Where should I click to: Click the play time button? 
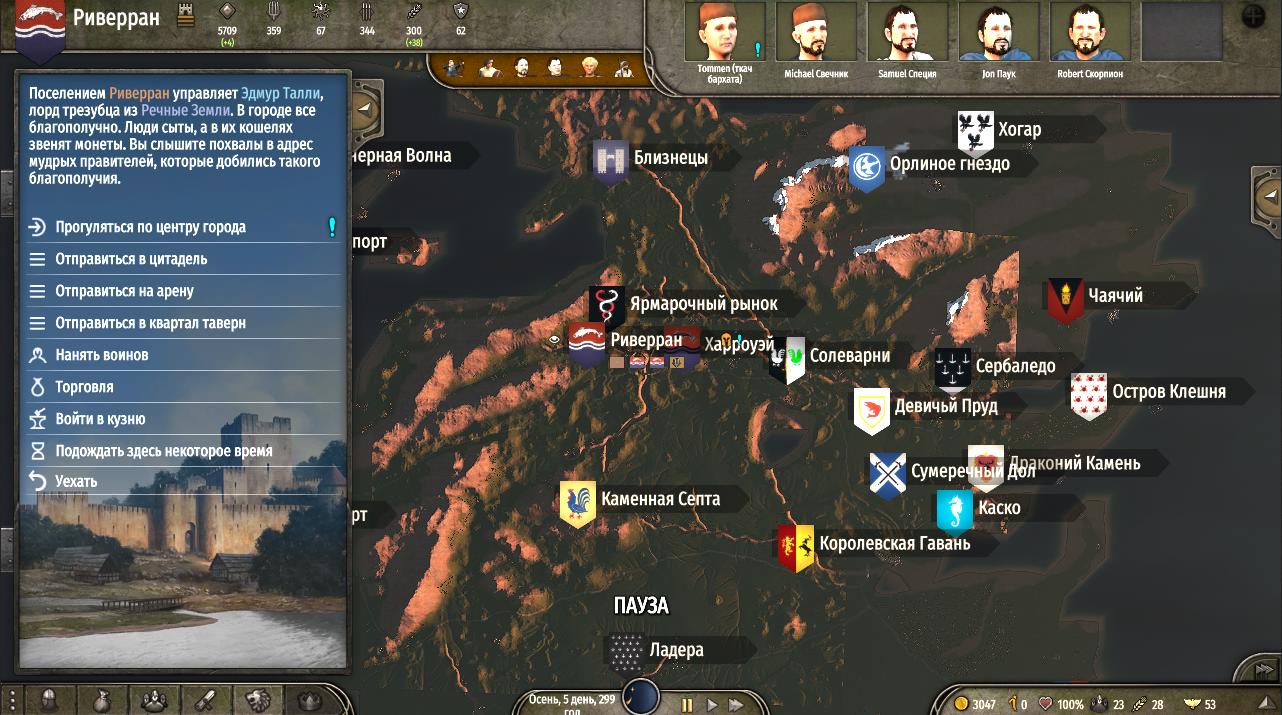(712, 705)
